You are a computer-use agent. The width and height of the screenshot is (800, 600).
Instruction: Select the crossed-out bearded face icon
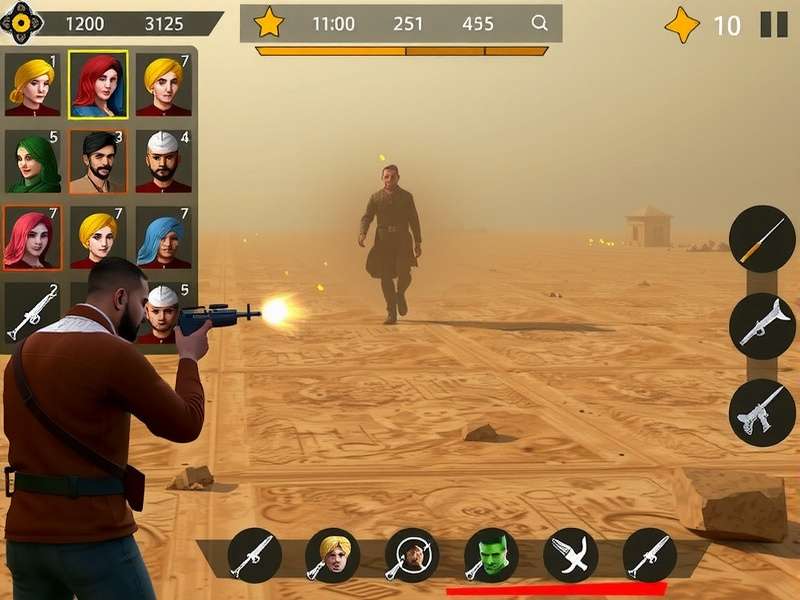click(412, 555)
